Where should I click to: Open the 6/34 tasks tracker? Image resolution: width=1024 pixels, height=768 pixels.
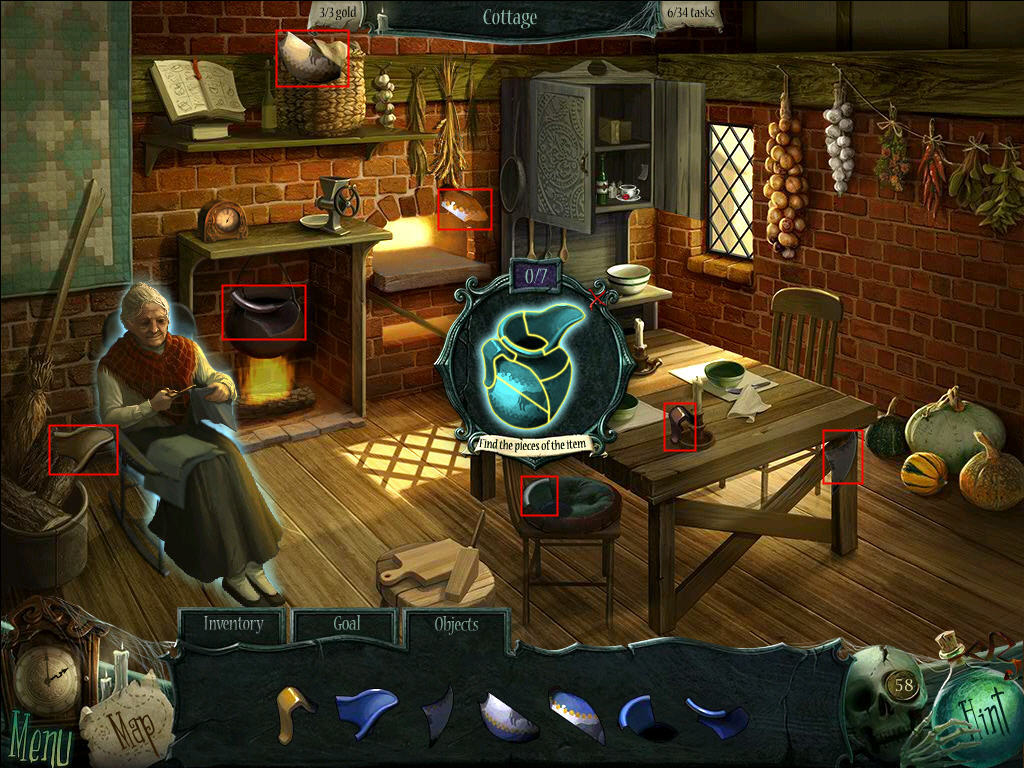[690, 14]
